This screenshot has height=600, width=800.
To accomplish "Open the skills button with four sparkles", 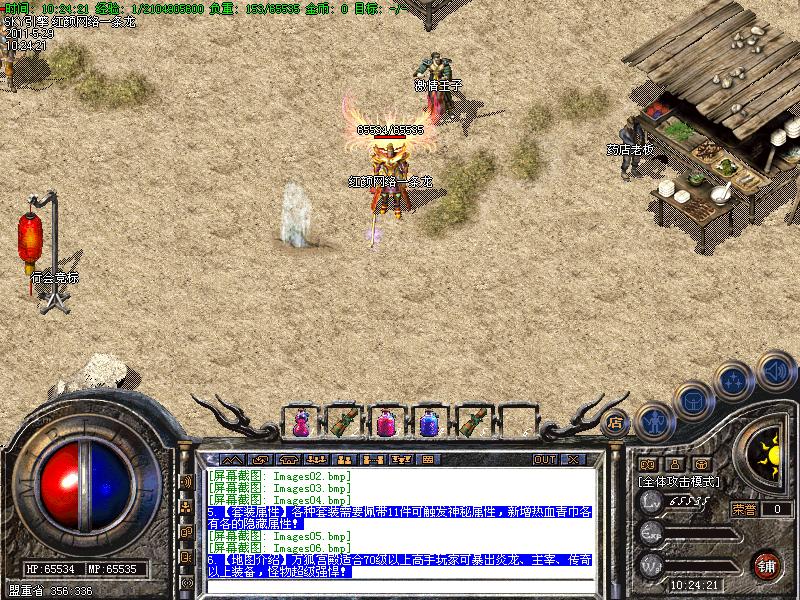I will pos(734,380).
